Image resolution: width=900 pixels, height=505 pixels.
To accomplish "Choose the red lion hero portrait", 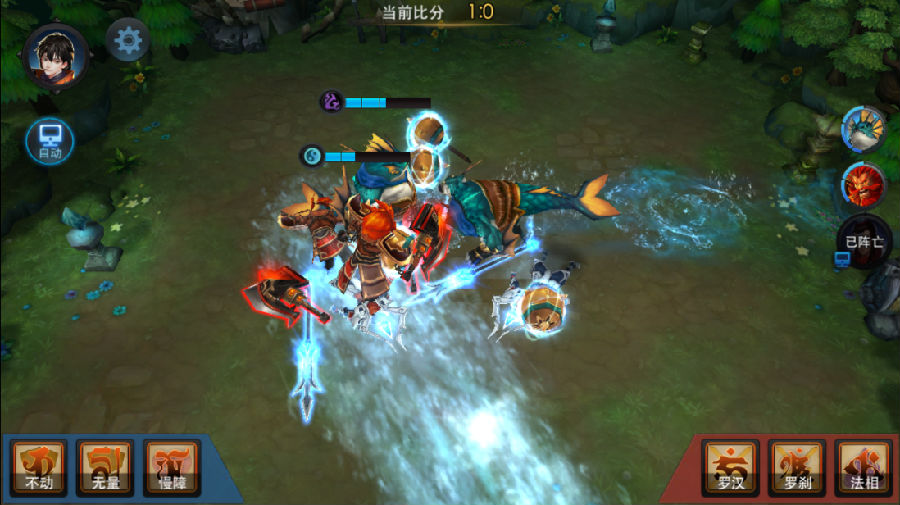I will 863,186.
